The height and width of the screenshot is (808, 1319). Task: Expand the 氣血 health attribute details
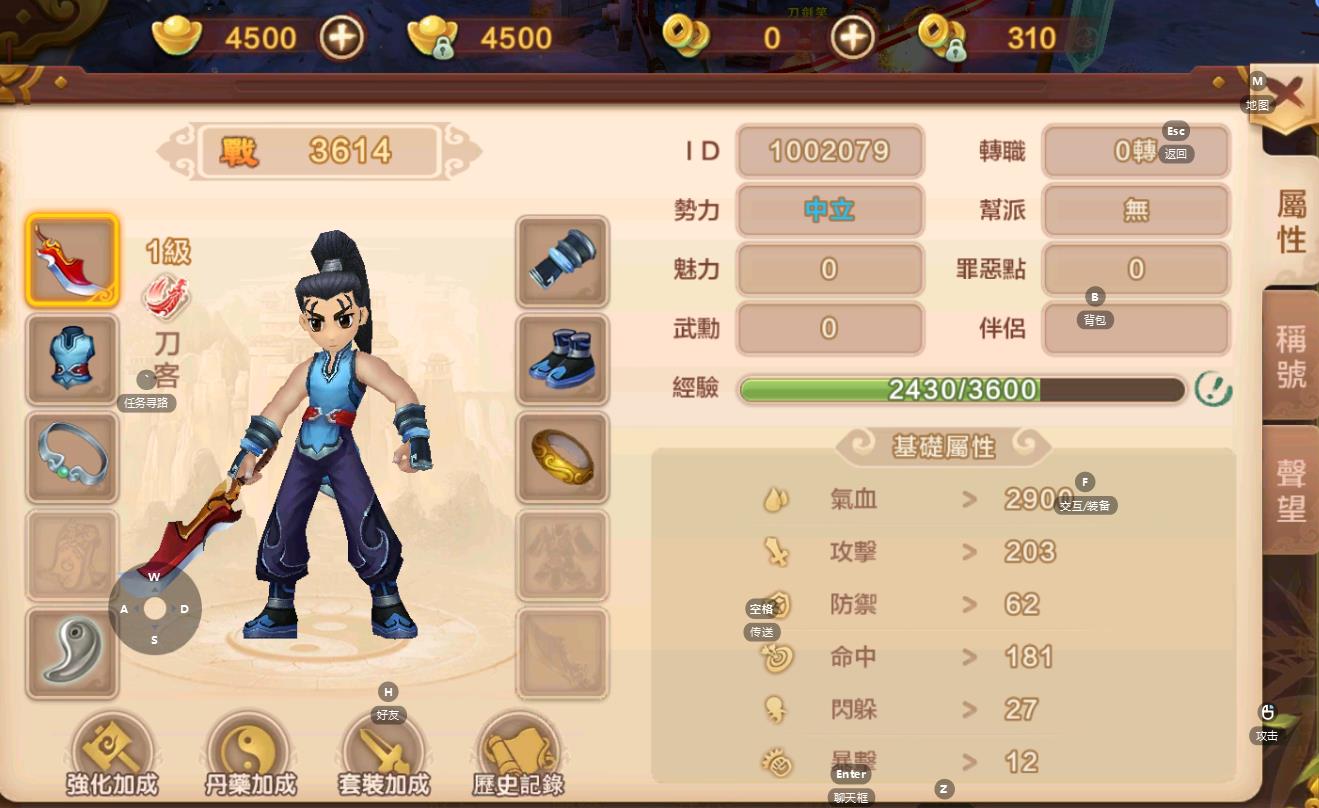tap(969, 498)
